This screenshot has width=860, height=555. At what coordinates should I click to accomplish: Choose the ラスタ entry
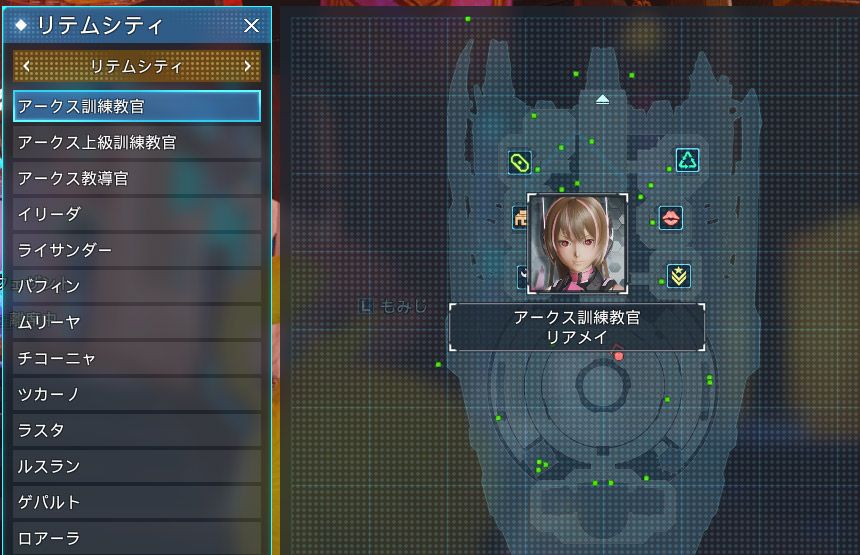click(x=137, y=430)
